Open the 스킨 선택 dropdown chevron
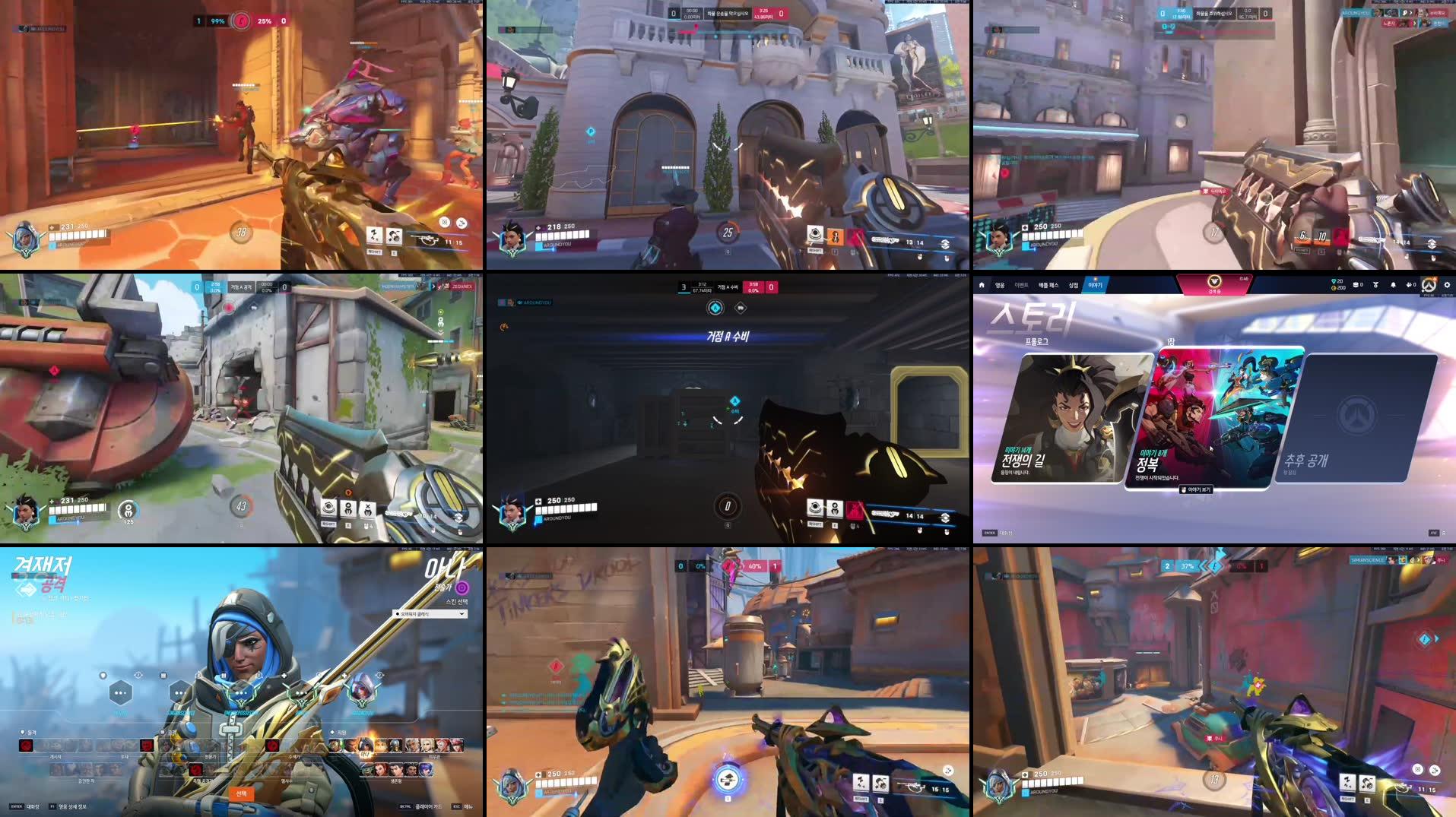This screenshot has height=817, width=1456. point(462,613)
